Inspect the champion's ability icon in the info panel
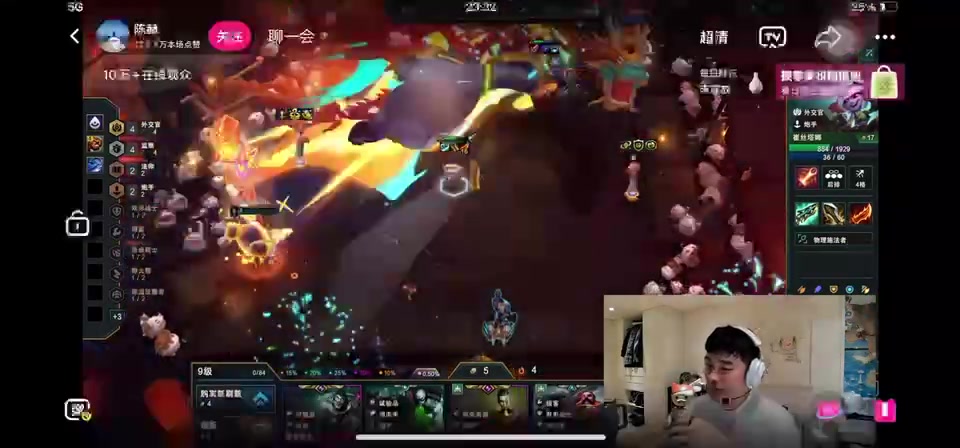Viewport: 960px width, 448px height. [806, 178]
